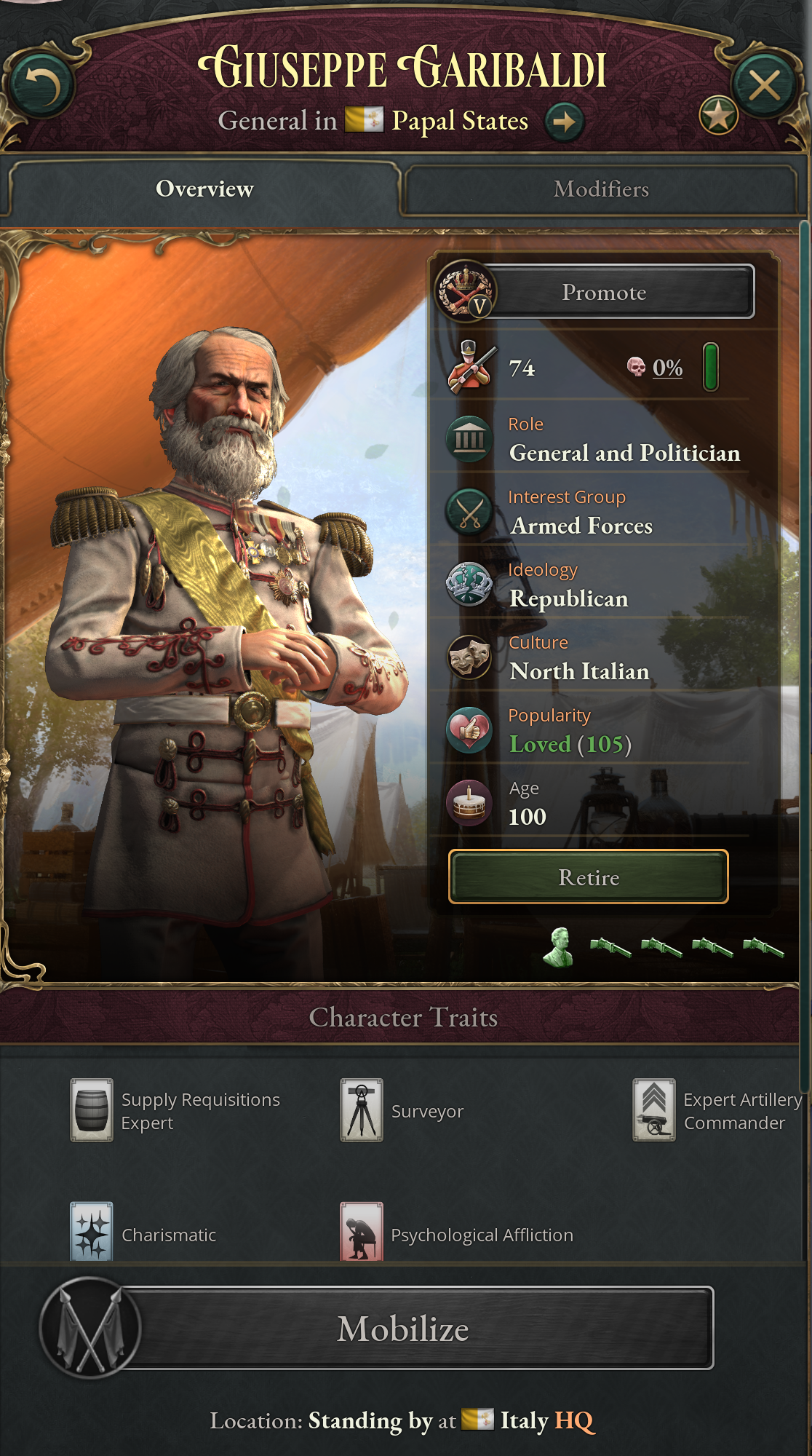Check the Psychological Affliction trait icon
Viewport: 812px width, 1456px height.
click(x=362, y=1232)
